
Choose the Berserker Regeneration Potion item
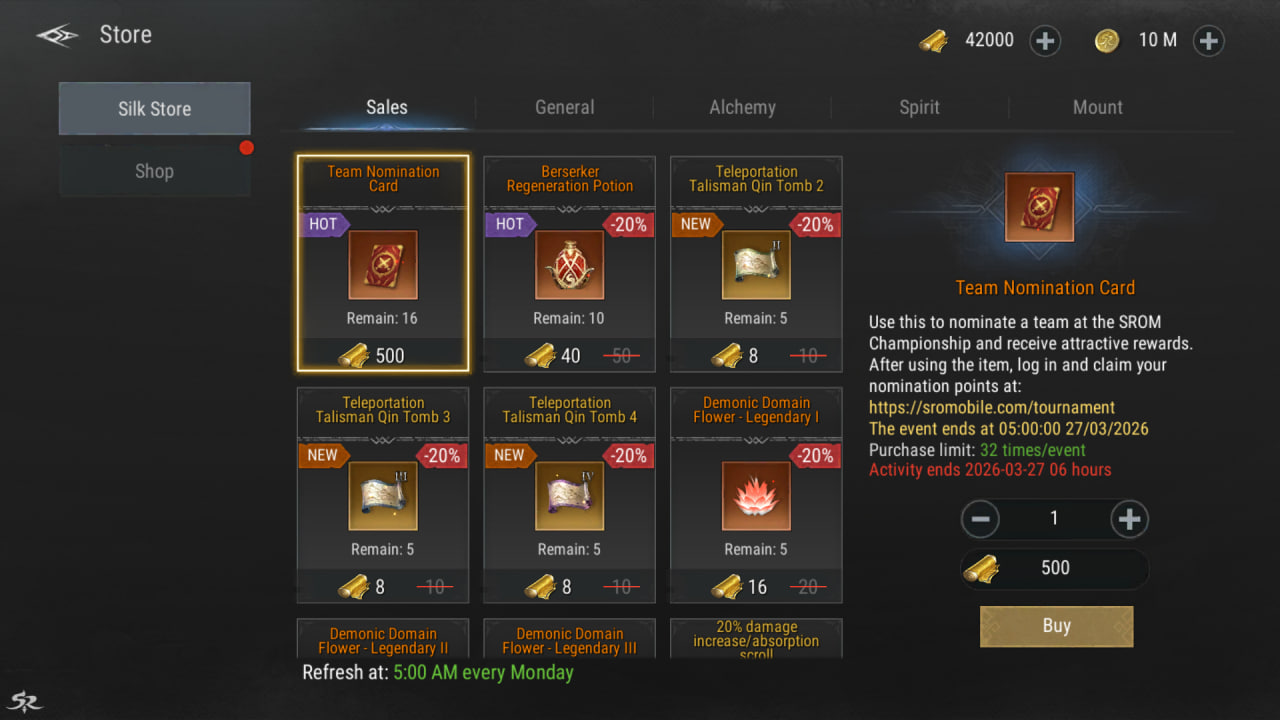(x=570, y=264)
